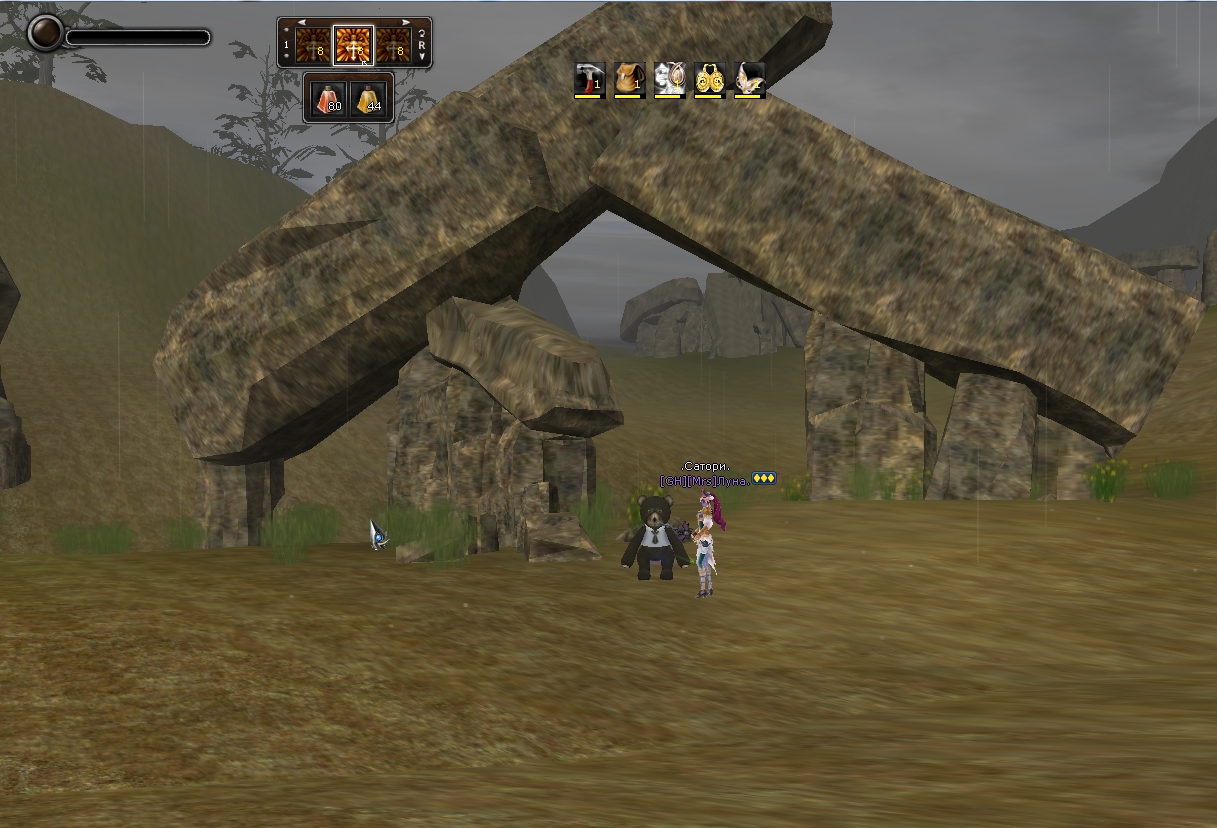This screenshot has width=1217, height=828.
Task: Select the butterfly wing buff icon
Action: point(749,79)
